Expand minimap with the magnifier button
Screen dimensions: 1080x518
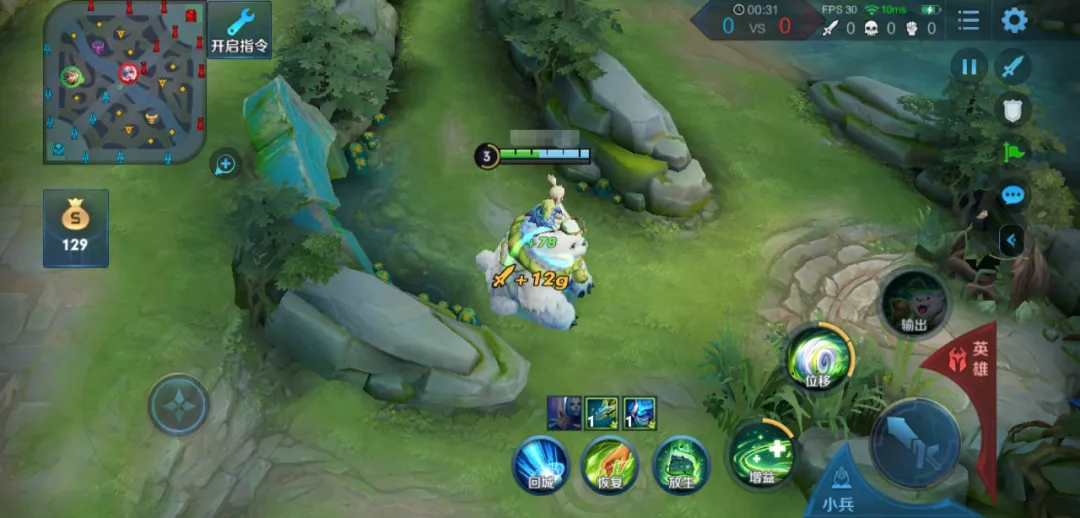pos(225,164)
